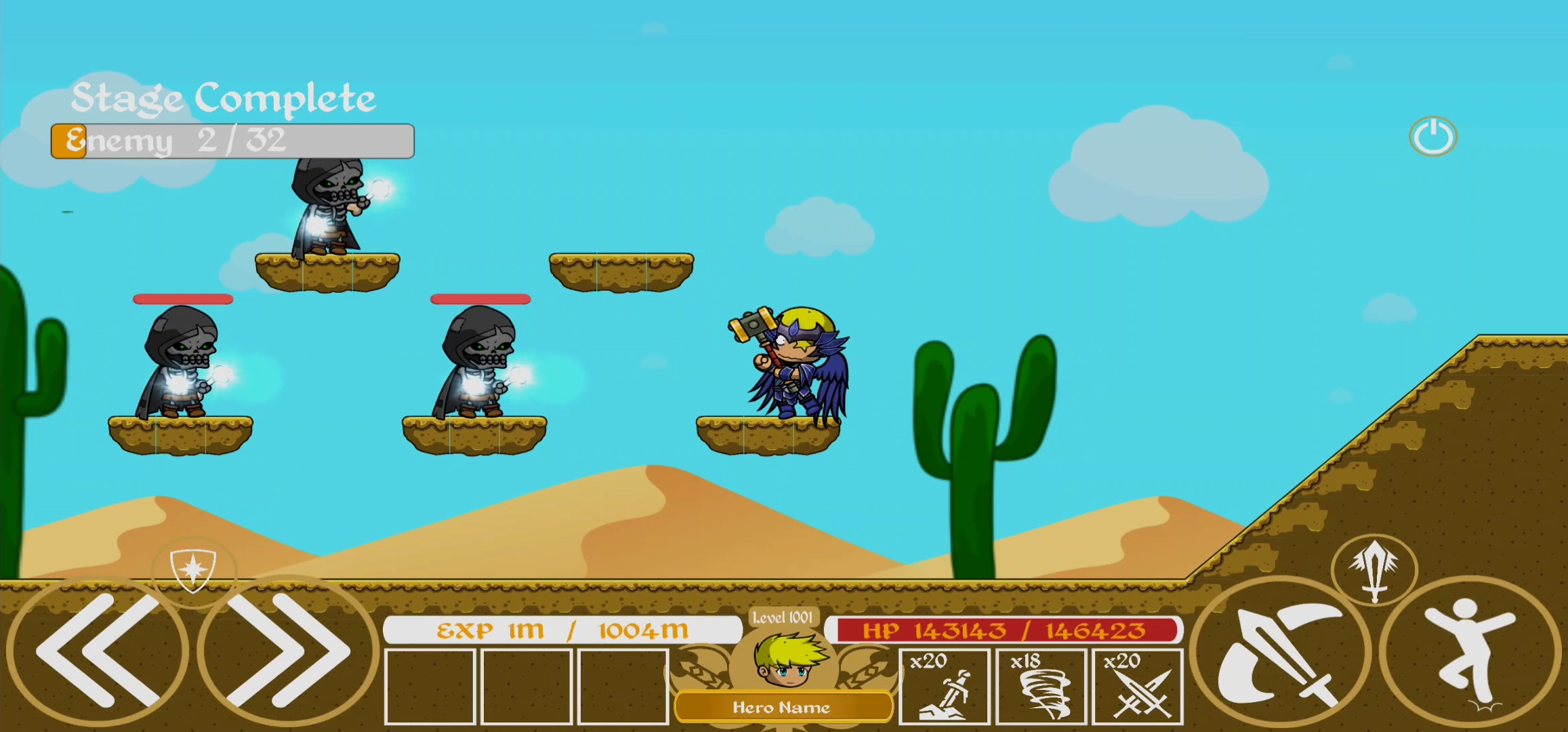Tap the Level 1001 badge
The image size is (1568, 732).
pos(783,619)
